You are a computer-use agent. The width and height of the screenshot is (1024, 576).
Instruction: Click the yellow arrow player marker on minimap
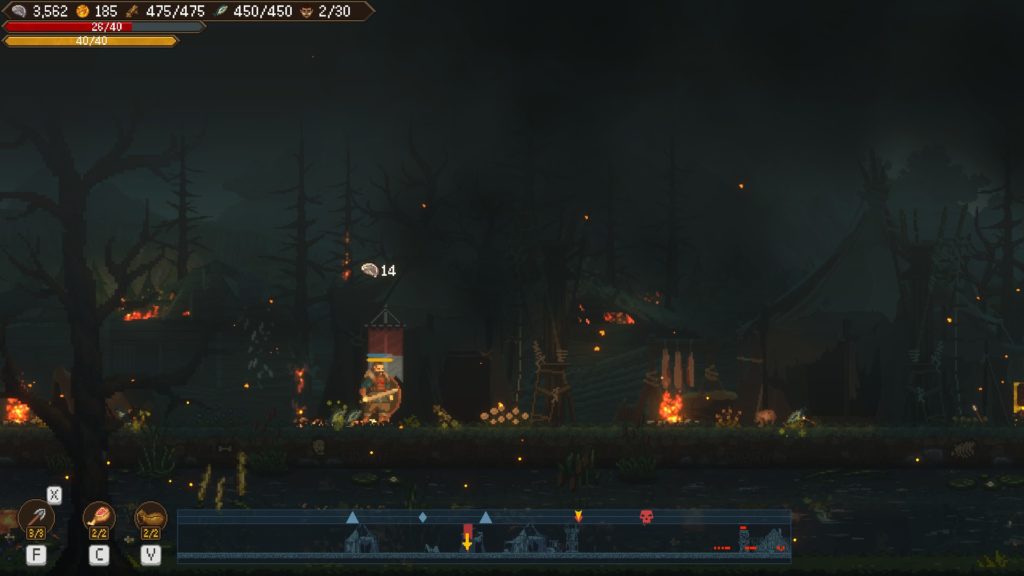[467, 541]
